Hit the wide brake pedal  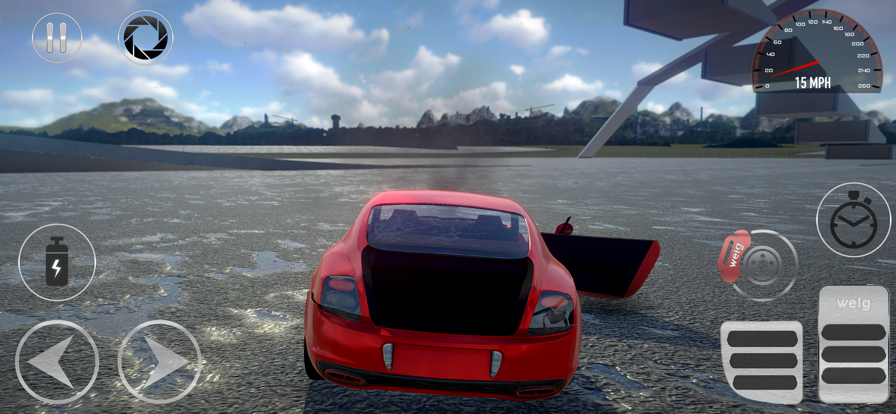[762, 361]
